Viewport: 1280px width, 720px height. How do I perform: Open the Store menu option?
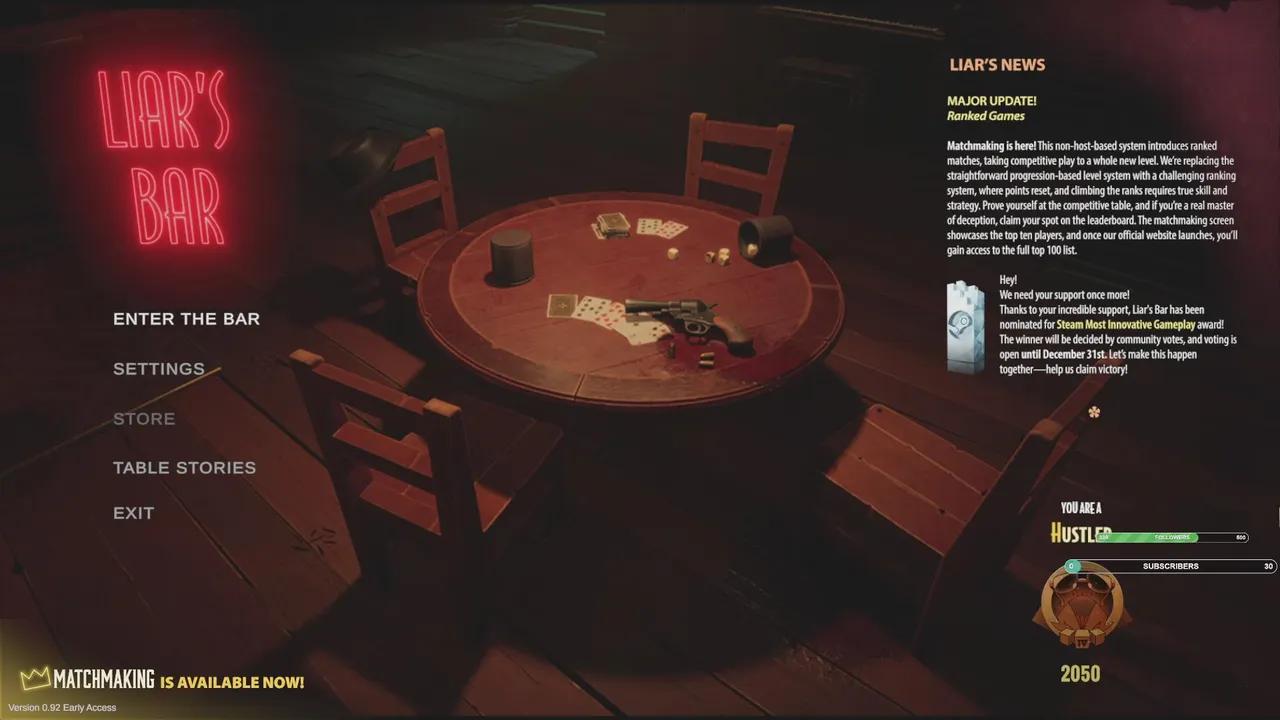[x=144, y=418]
